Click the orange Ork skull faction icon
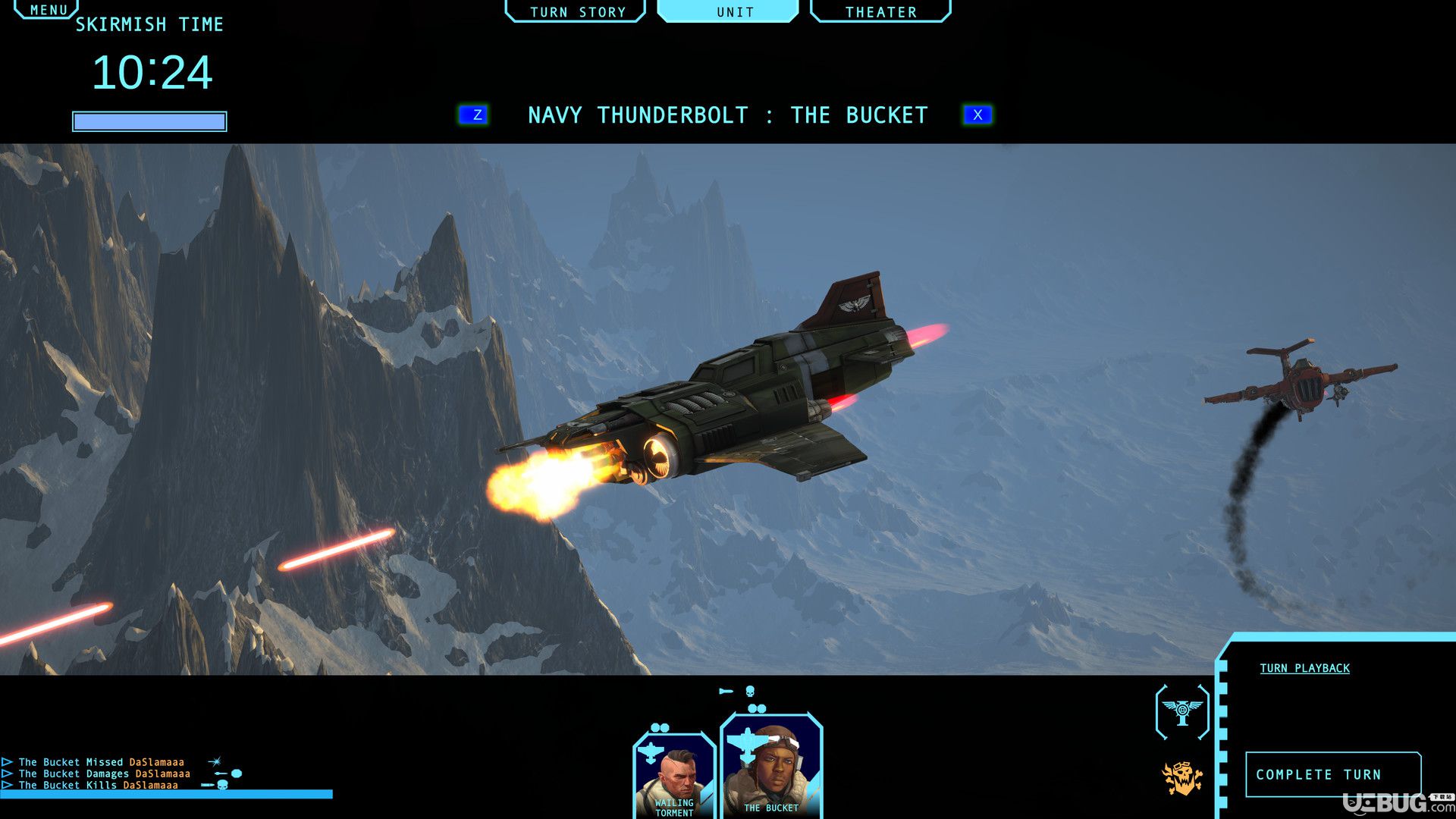 (1181, 778)
